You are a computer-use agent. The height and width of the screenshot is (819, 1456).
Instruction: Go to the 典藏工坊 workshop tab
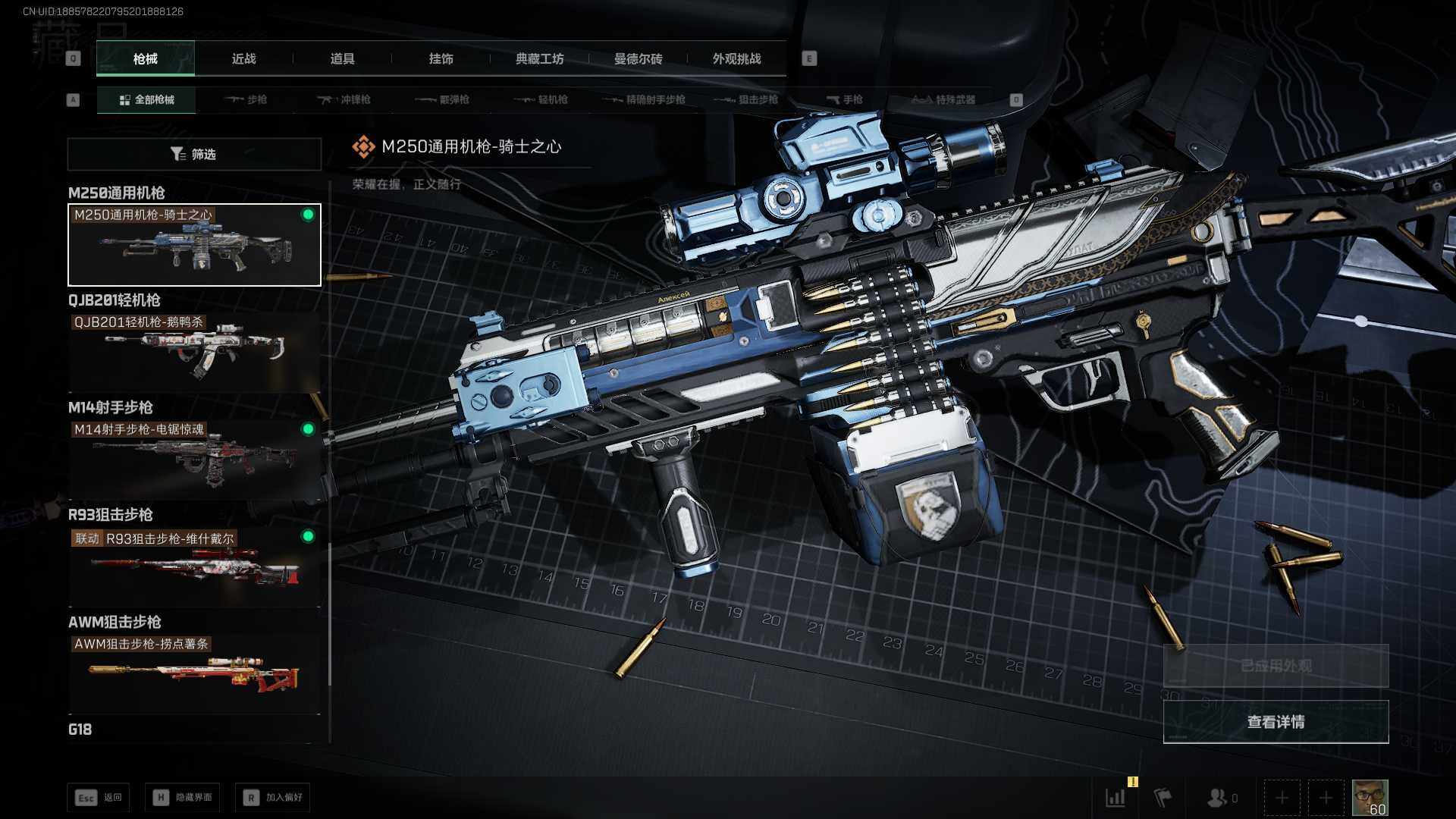(x=539, y=59)
